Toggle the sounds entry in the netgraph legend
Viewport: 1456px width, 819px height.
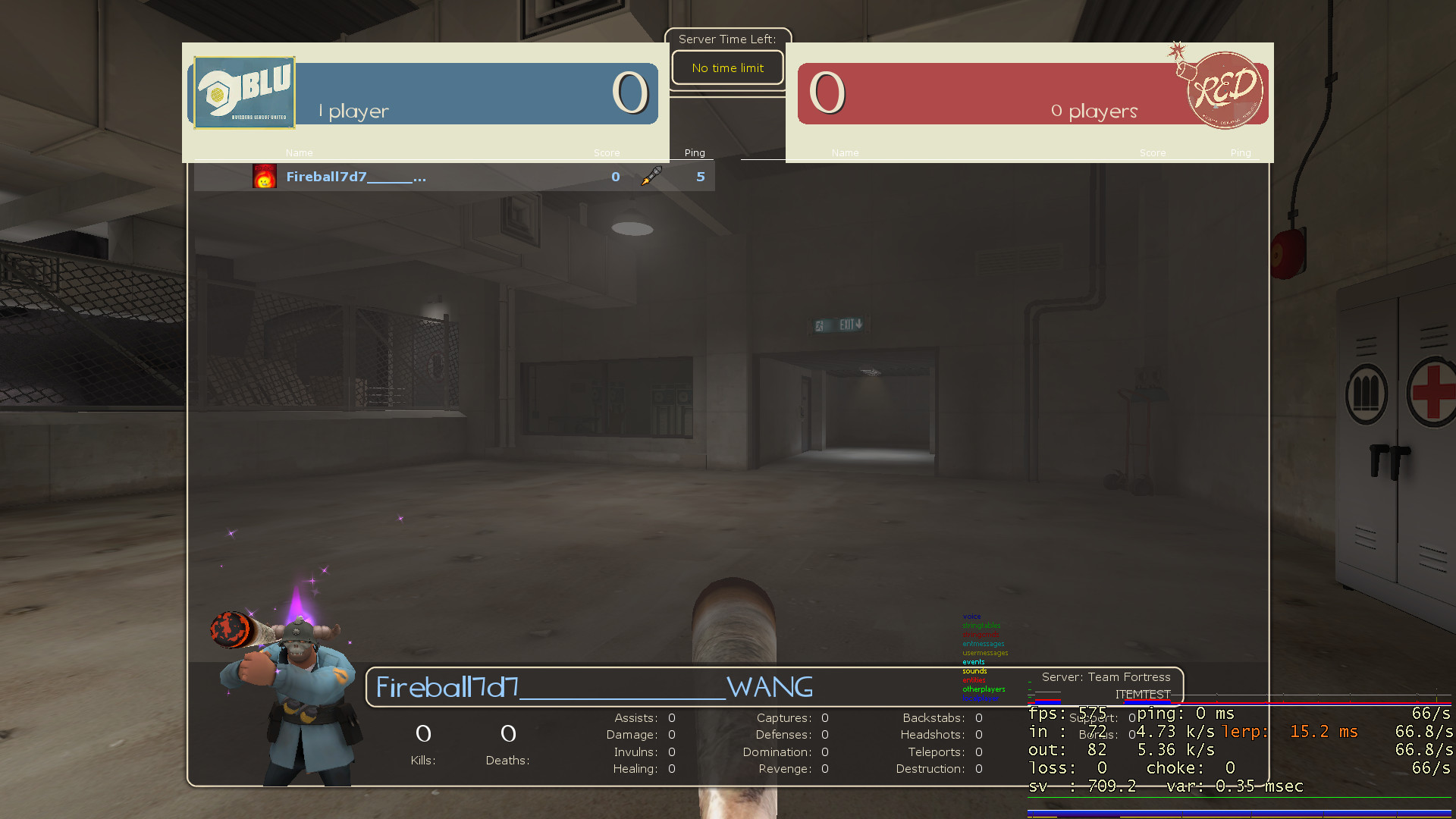tap(974, 671)
